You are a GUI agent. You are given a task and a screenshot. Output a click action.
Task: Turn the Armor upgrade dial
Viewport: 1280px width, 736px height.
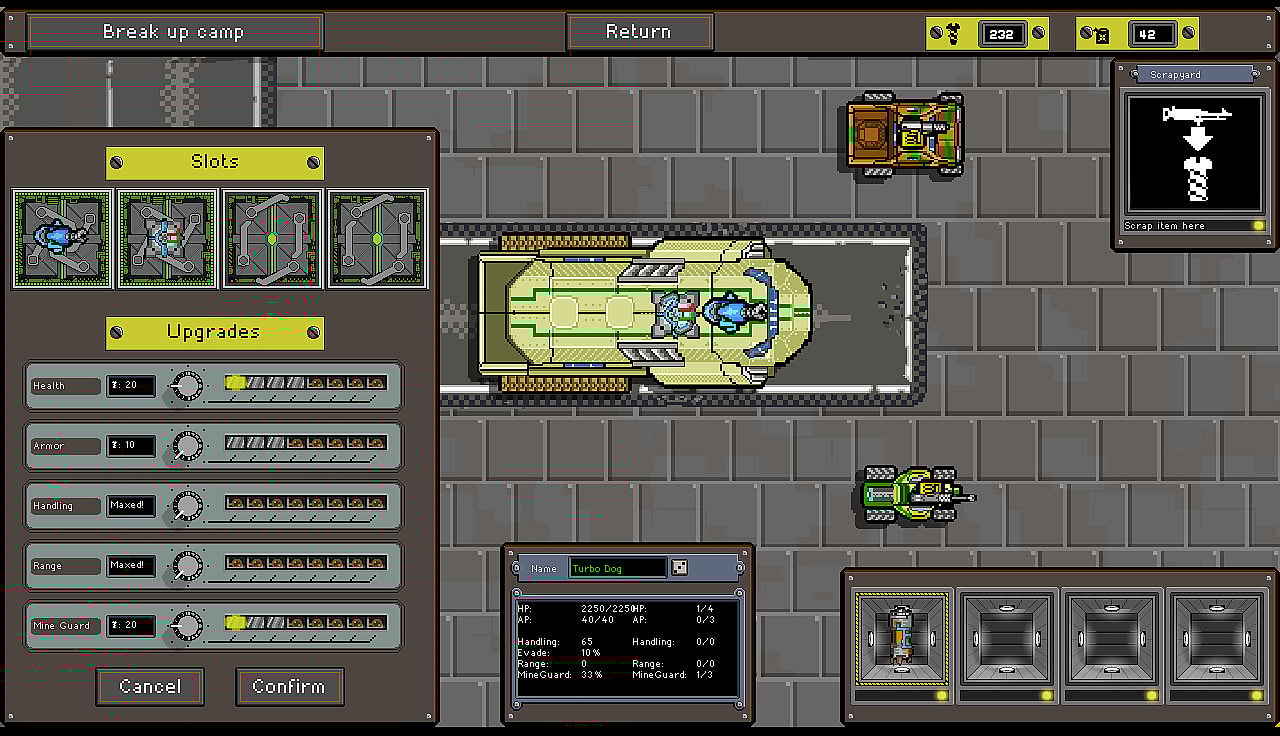[x=187, y=446]
